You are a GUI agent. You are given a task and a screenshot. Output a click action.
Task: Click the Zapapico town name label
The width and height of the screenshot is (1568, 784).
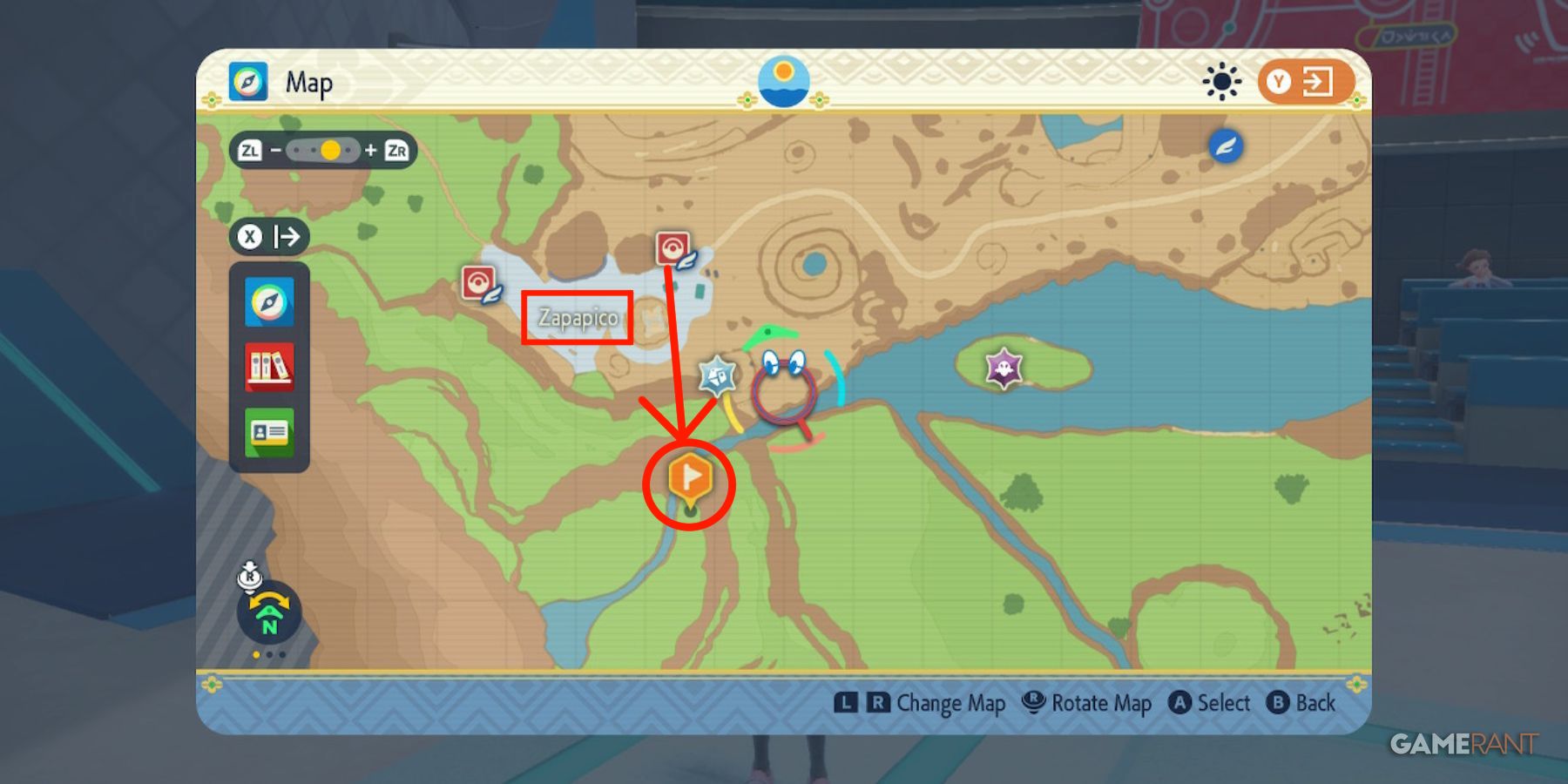(578, 319)
